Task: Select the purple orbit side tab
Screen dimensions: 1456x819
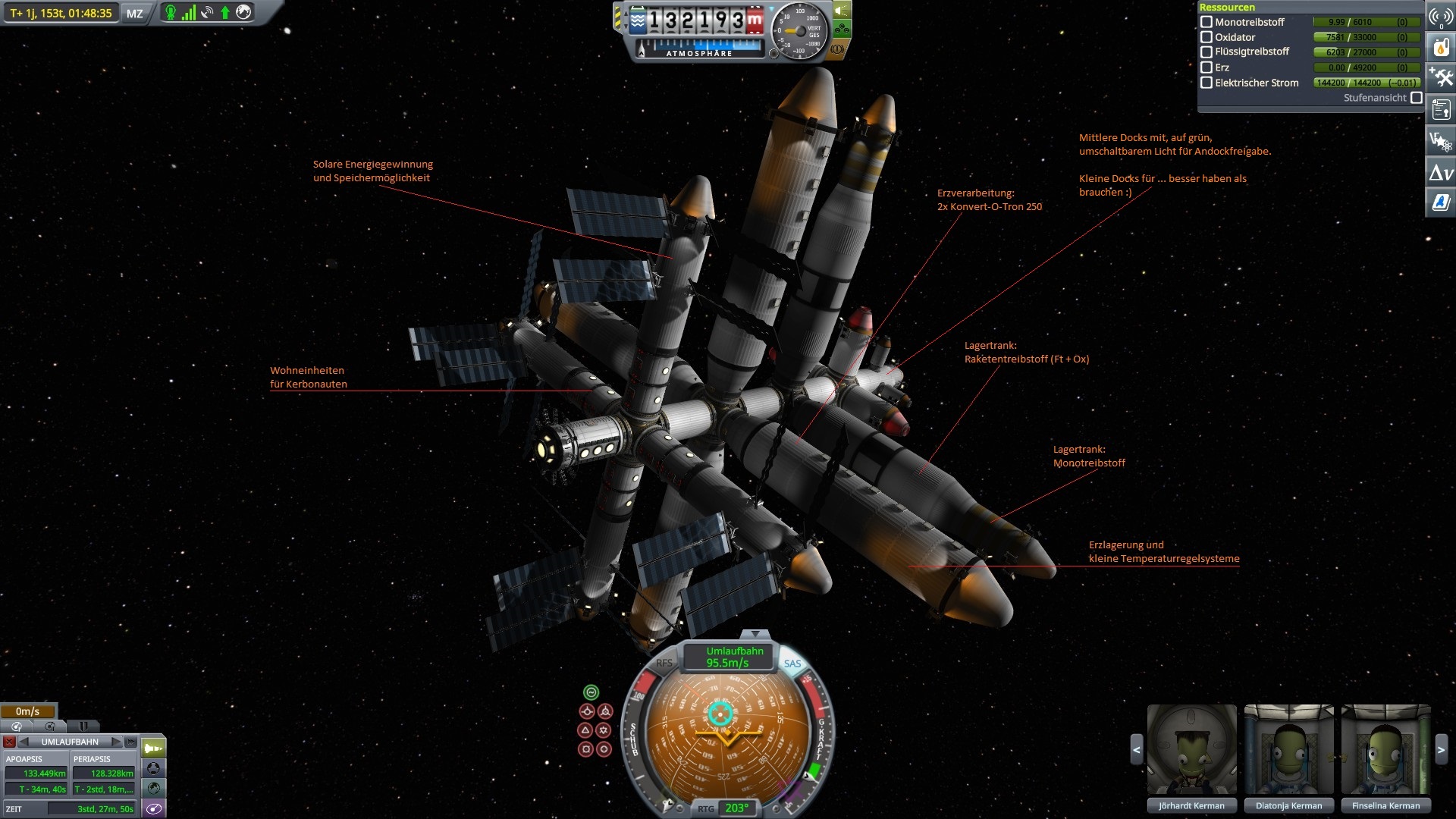Action: coord(153,808)
